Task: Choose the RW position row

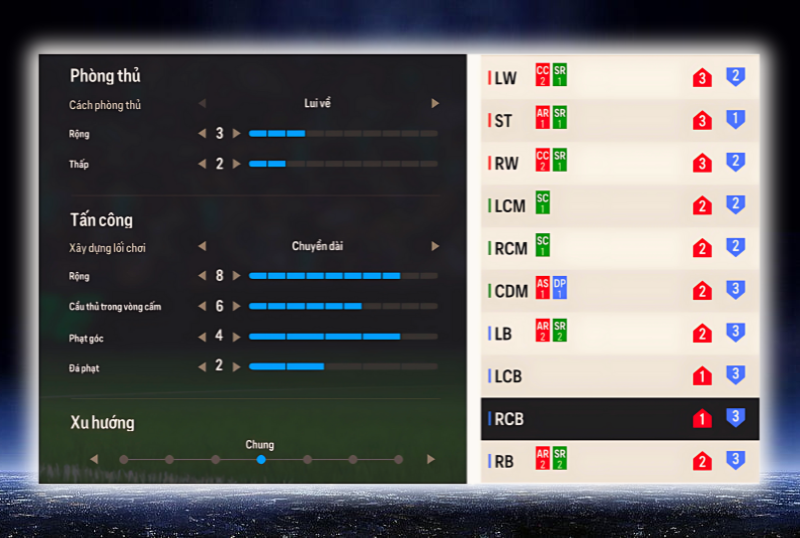Action: (618, 163)
